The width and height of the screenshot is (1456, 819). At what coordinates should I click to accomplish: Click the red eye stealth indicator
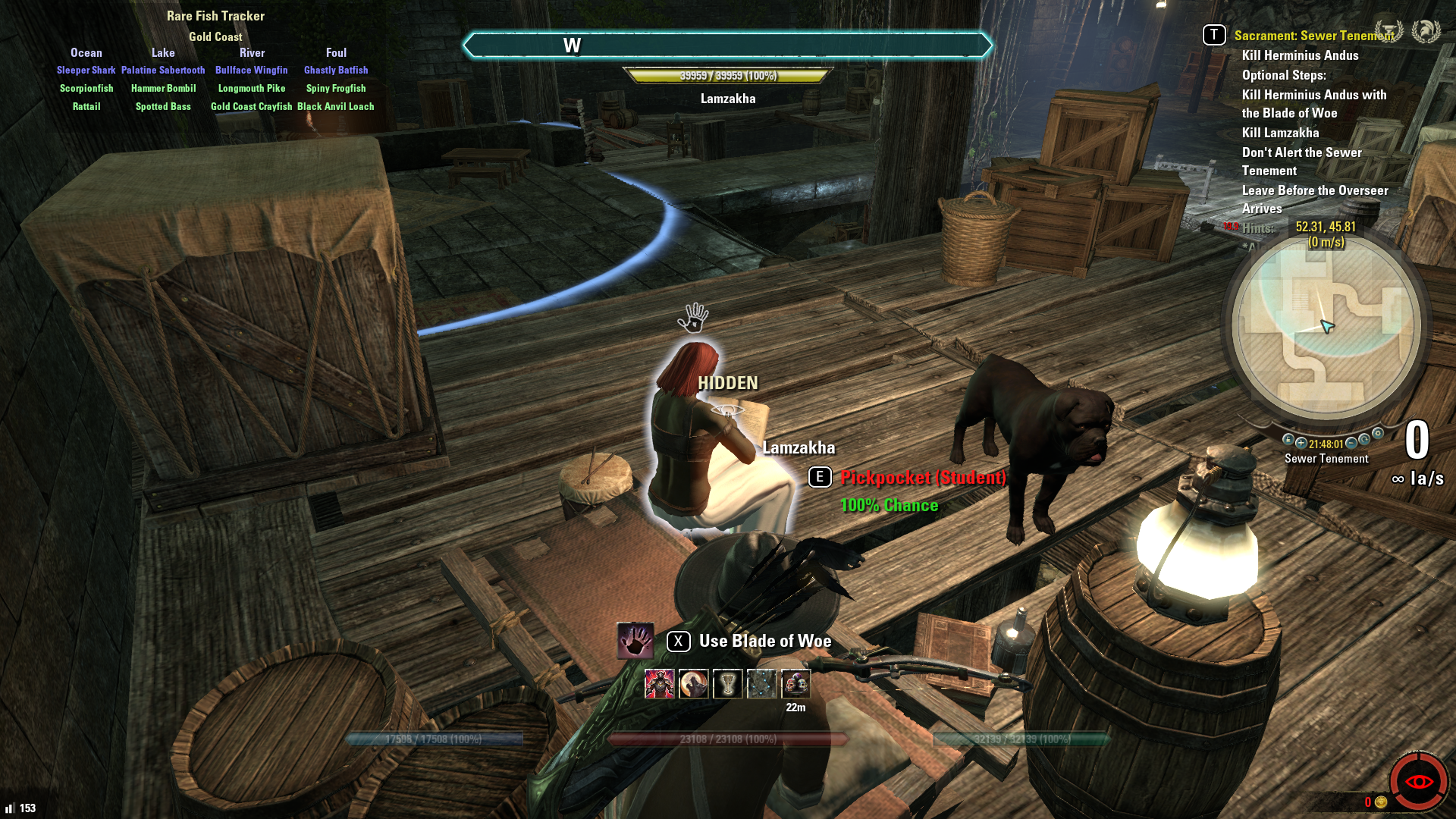[1418, 782]
